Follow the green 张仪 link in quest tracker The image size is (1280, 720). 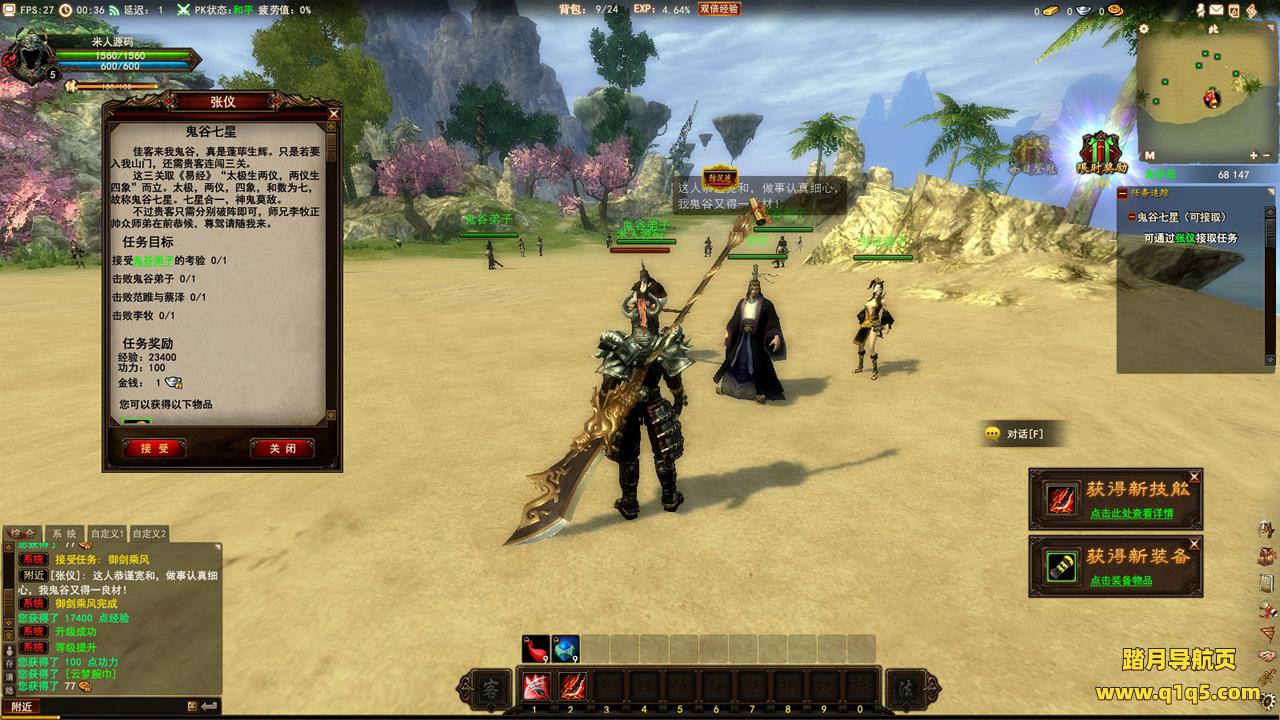(1185, 238)
